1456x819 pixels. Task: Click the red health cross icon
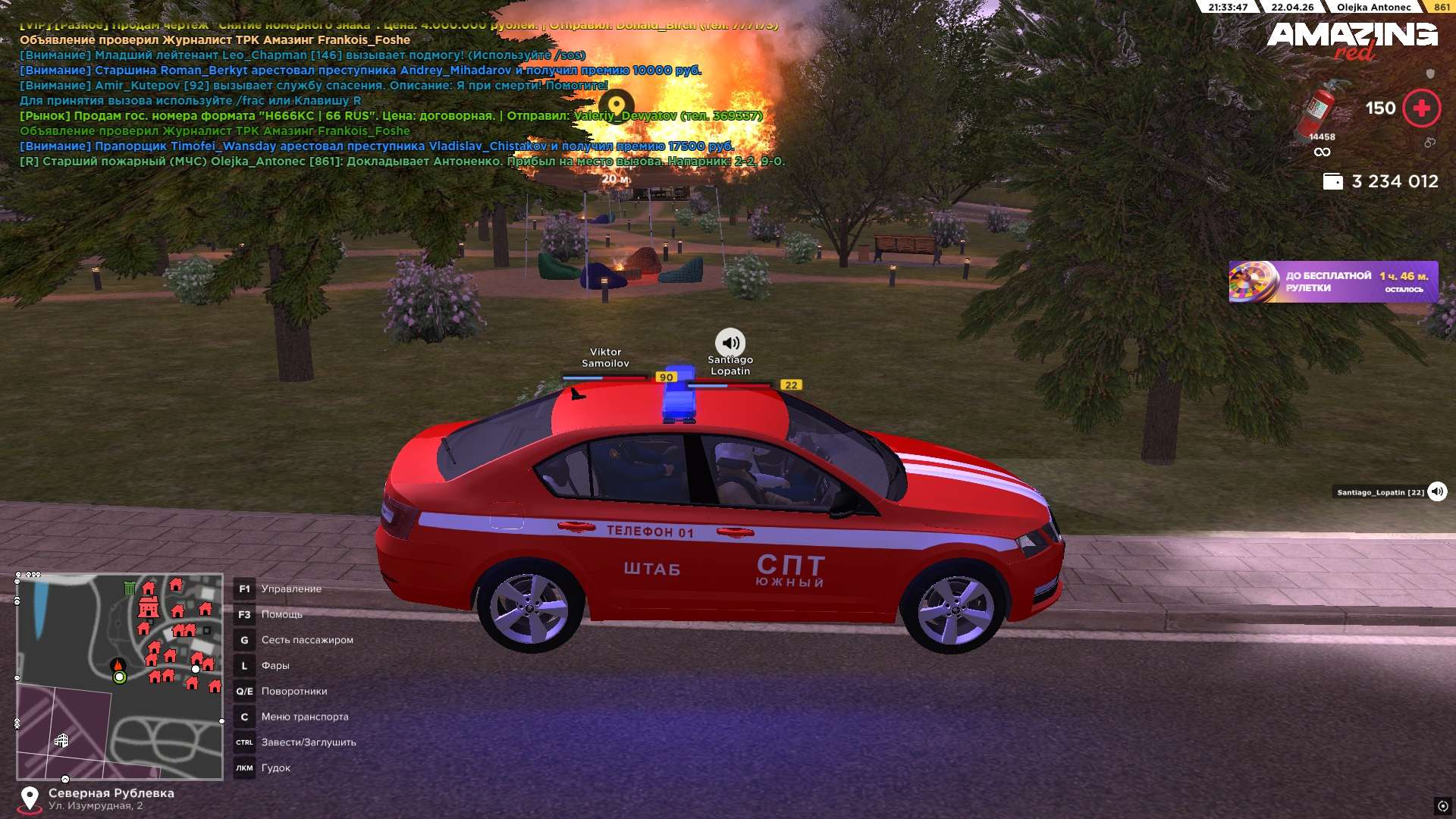point(1421,108)
